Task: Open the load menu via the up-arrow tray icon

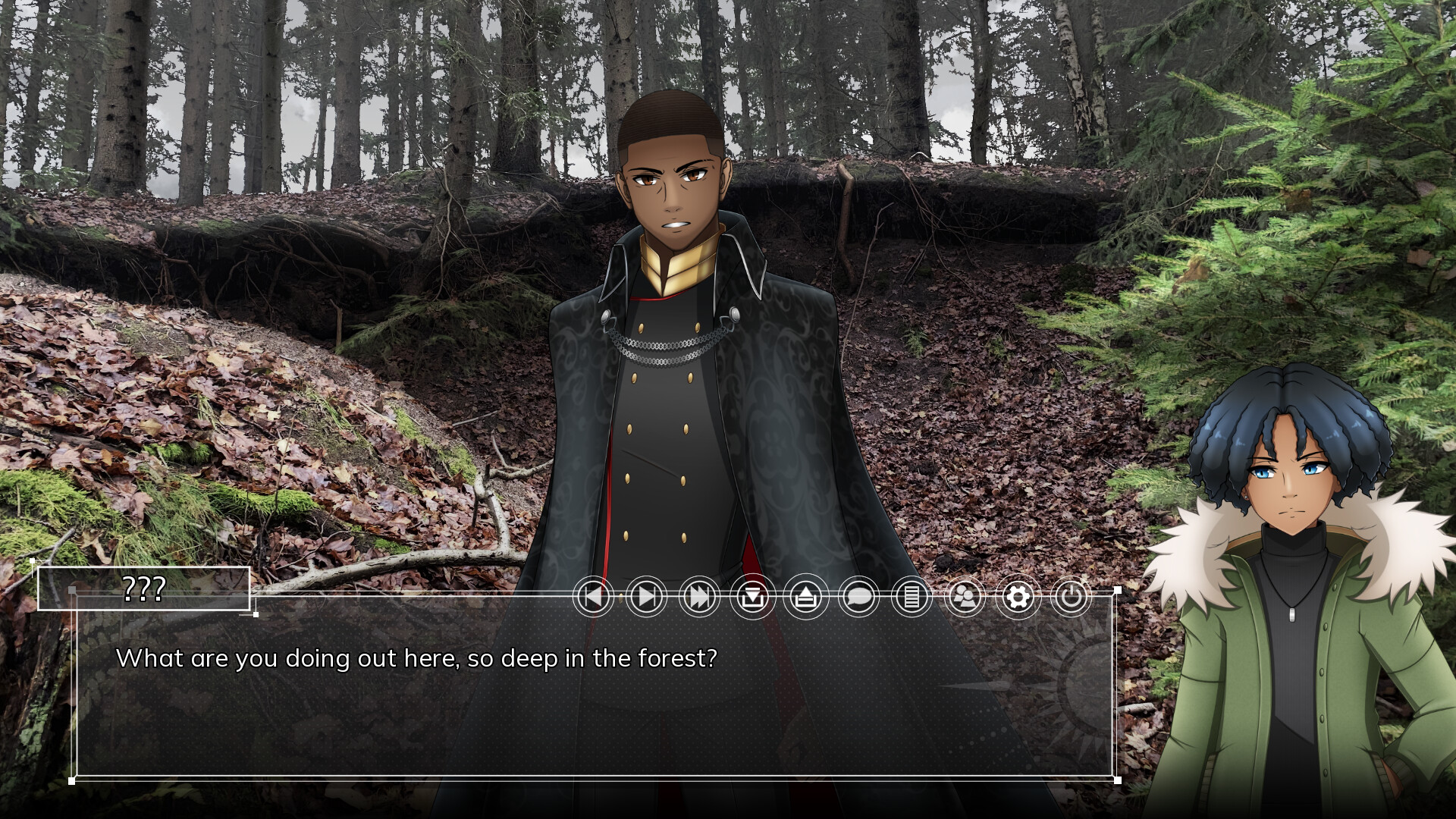Action: (805, 598)
